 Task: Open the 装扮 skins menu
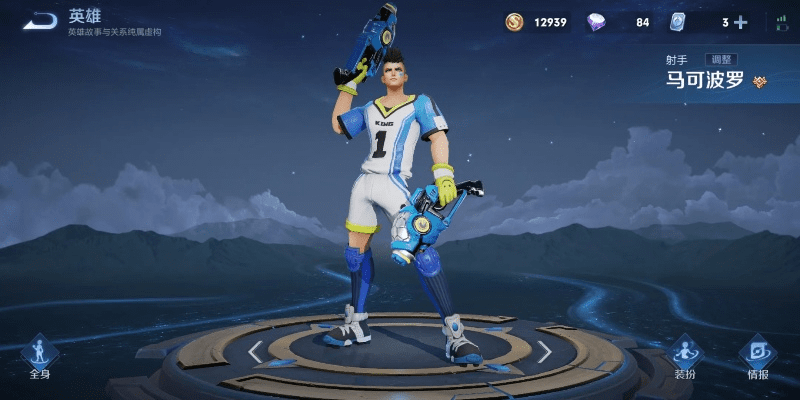coord(685,356)
